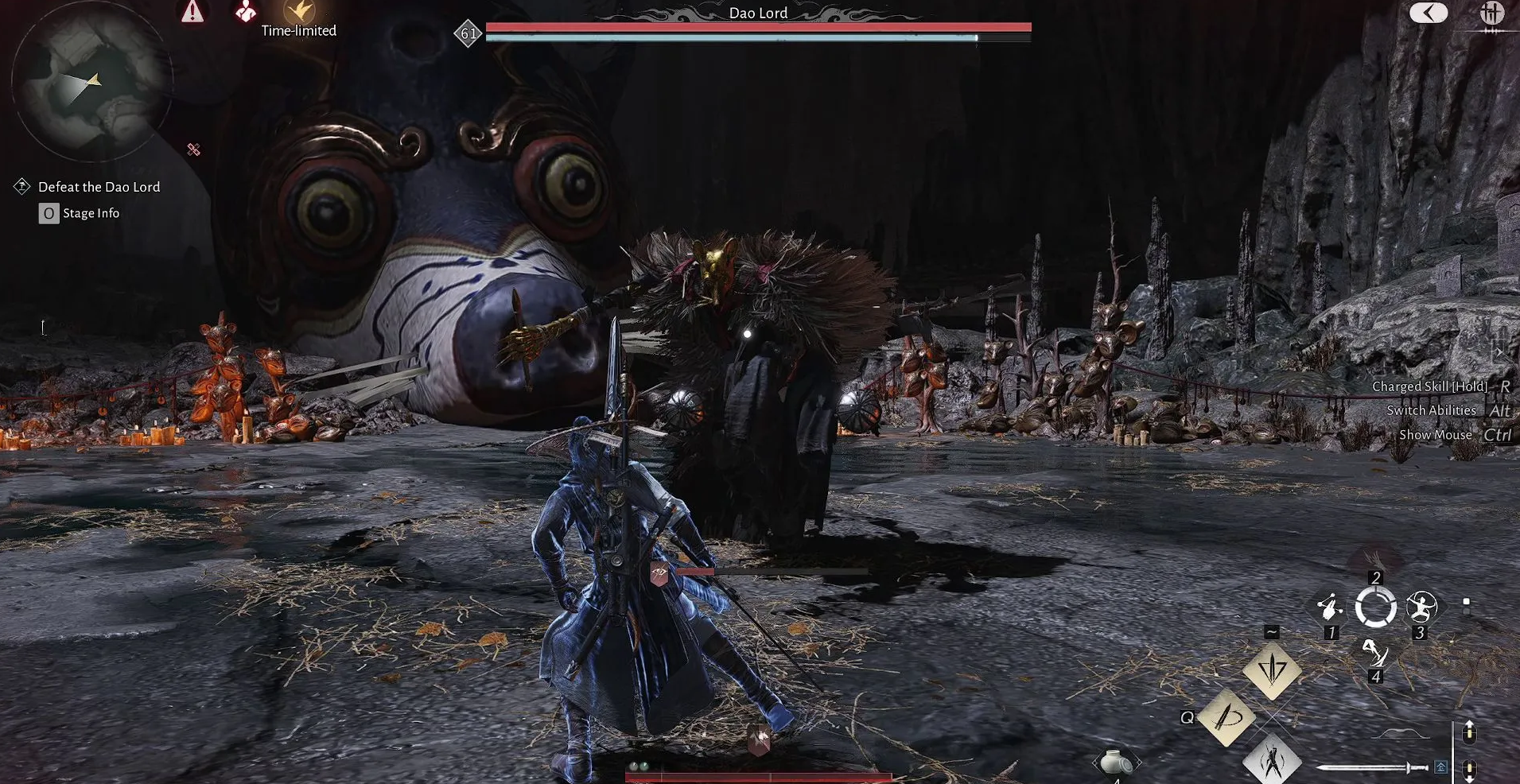Trigger the Q spear-sweep diamond ability

click(x=1226, y=717)
